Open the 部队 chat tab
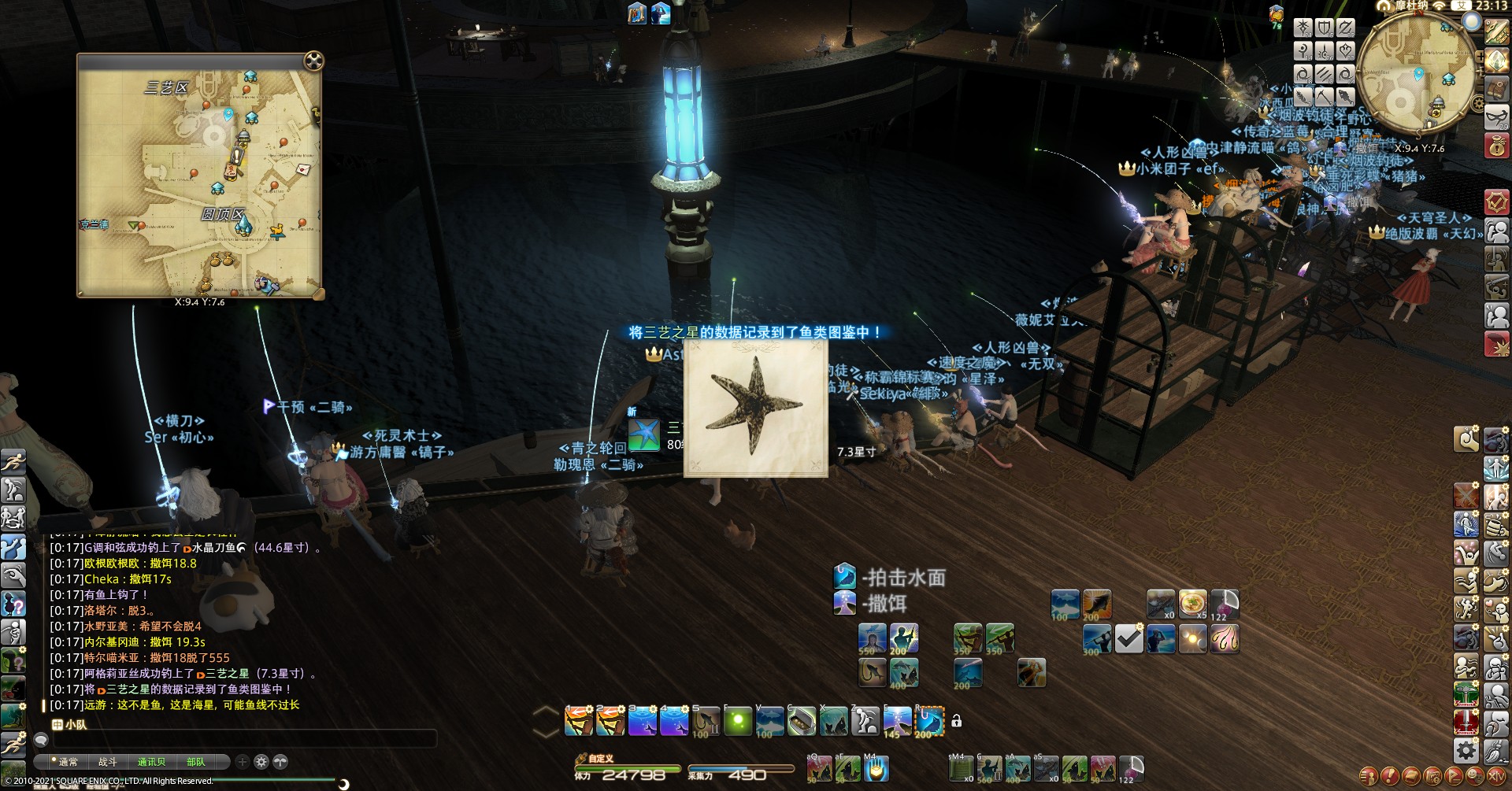The image size is (1512, 791). tap(195, 762)
